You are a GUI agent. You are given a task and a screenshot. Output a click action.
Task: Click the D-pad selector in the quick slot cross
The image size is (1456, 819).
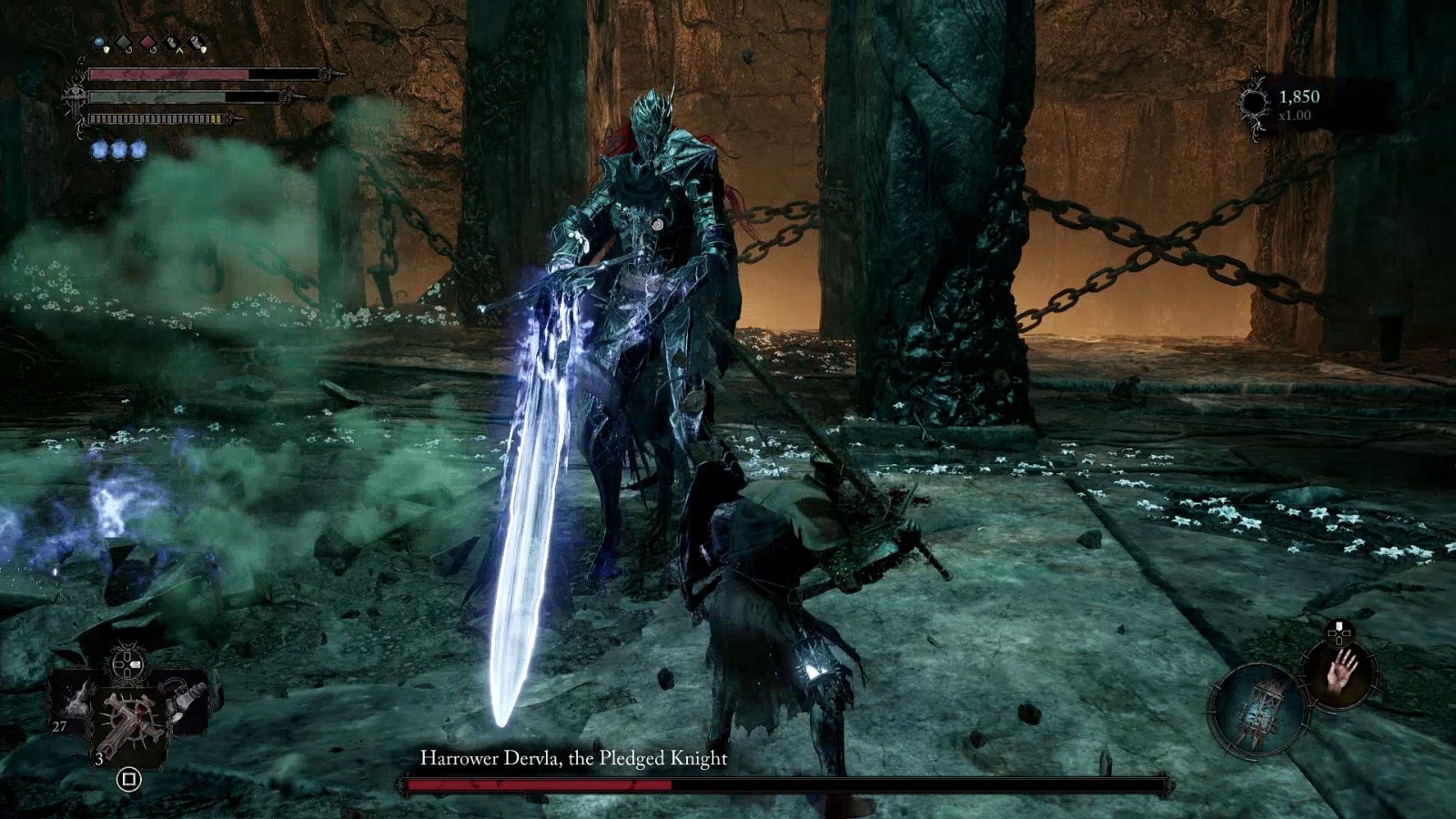[x=127, y=665]
